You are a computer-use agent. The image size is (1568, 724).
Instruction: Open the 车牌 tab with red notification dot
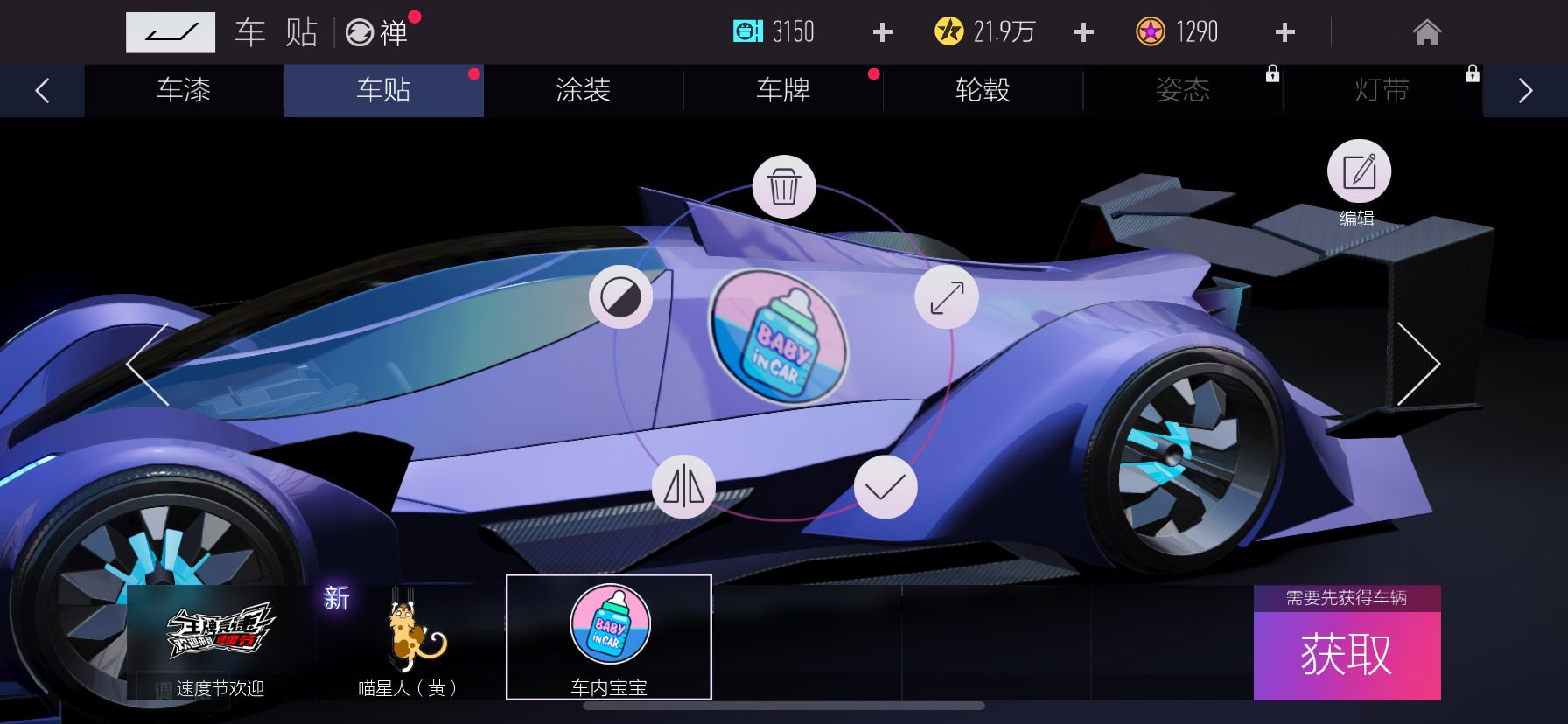pos(781,91)
